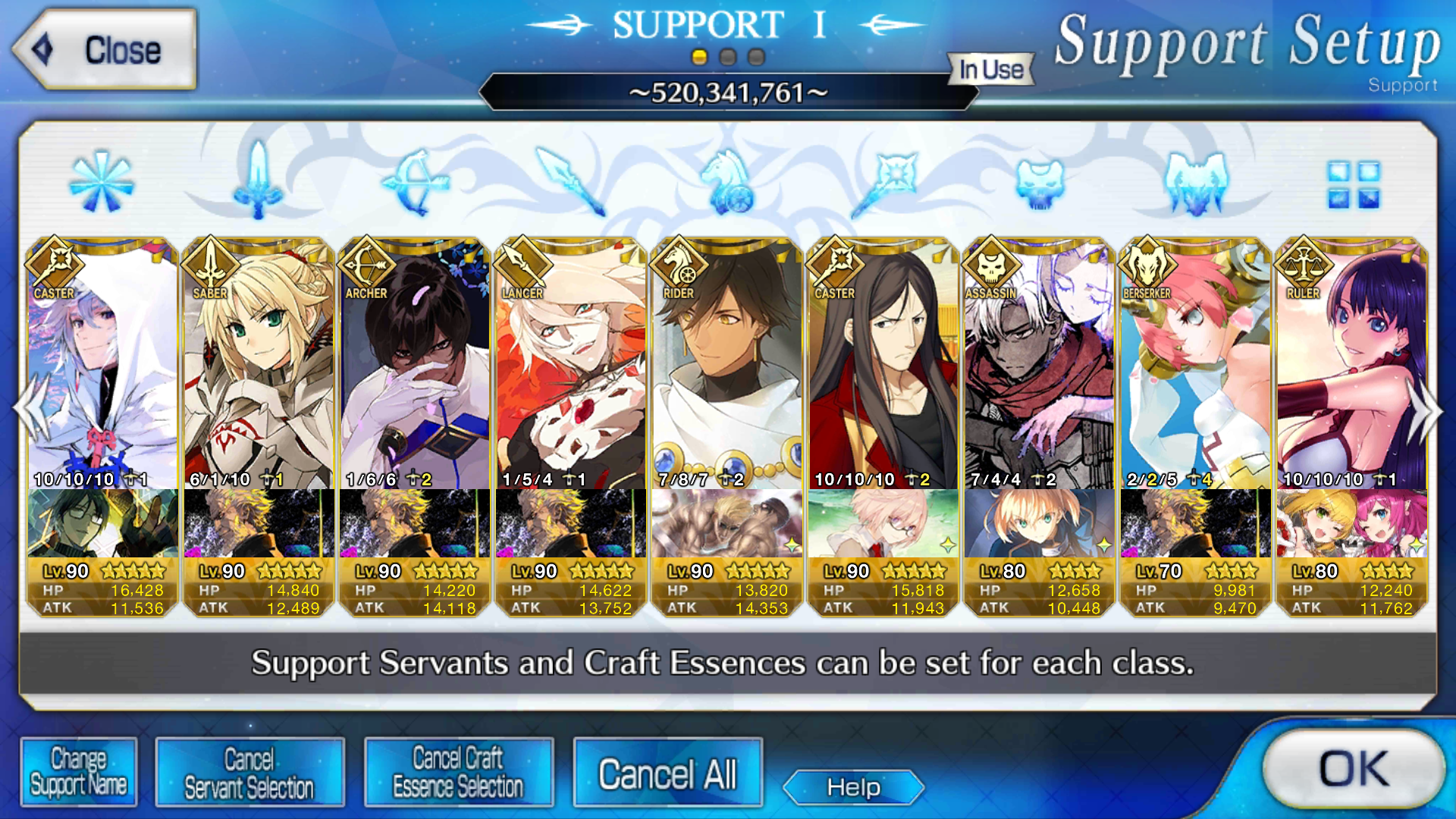Image resolution: width=1456 pixels, height=819 pixels.
Task: Close the Support Setup screen
Action: coord(105,50)
